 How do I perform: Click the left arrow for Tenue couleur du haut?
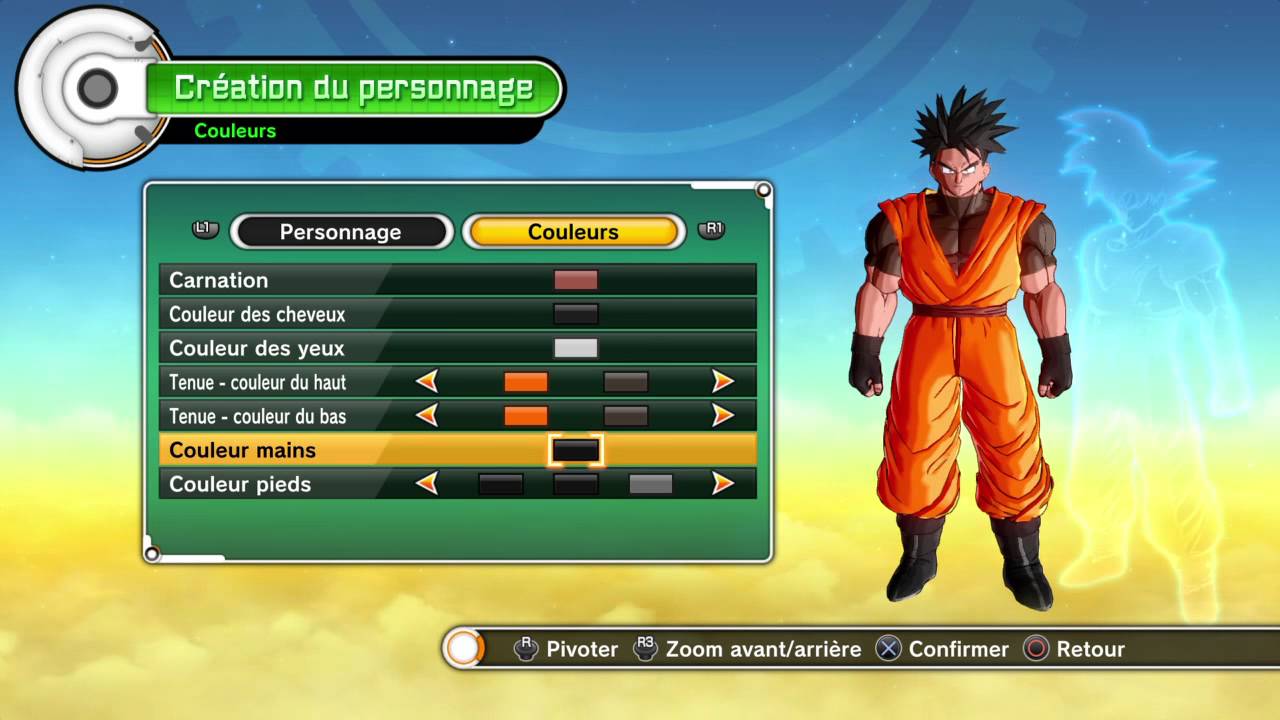[428, 381]
